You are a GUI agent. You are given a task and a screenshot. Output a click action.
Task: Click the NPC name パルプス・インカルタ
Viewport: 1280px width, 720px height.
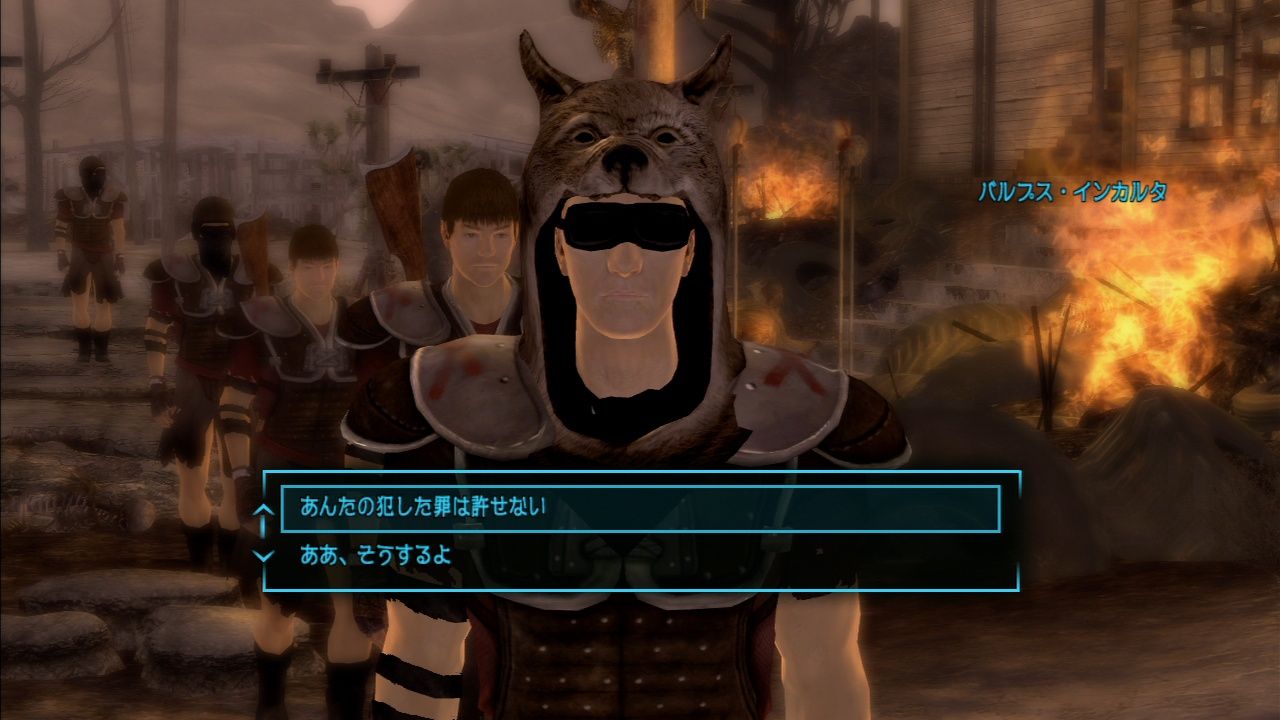1075,190
